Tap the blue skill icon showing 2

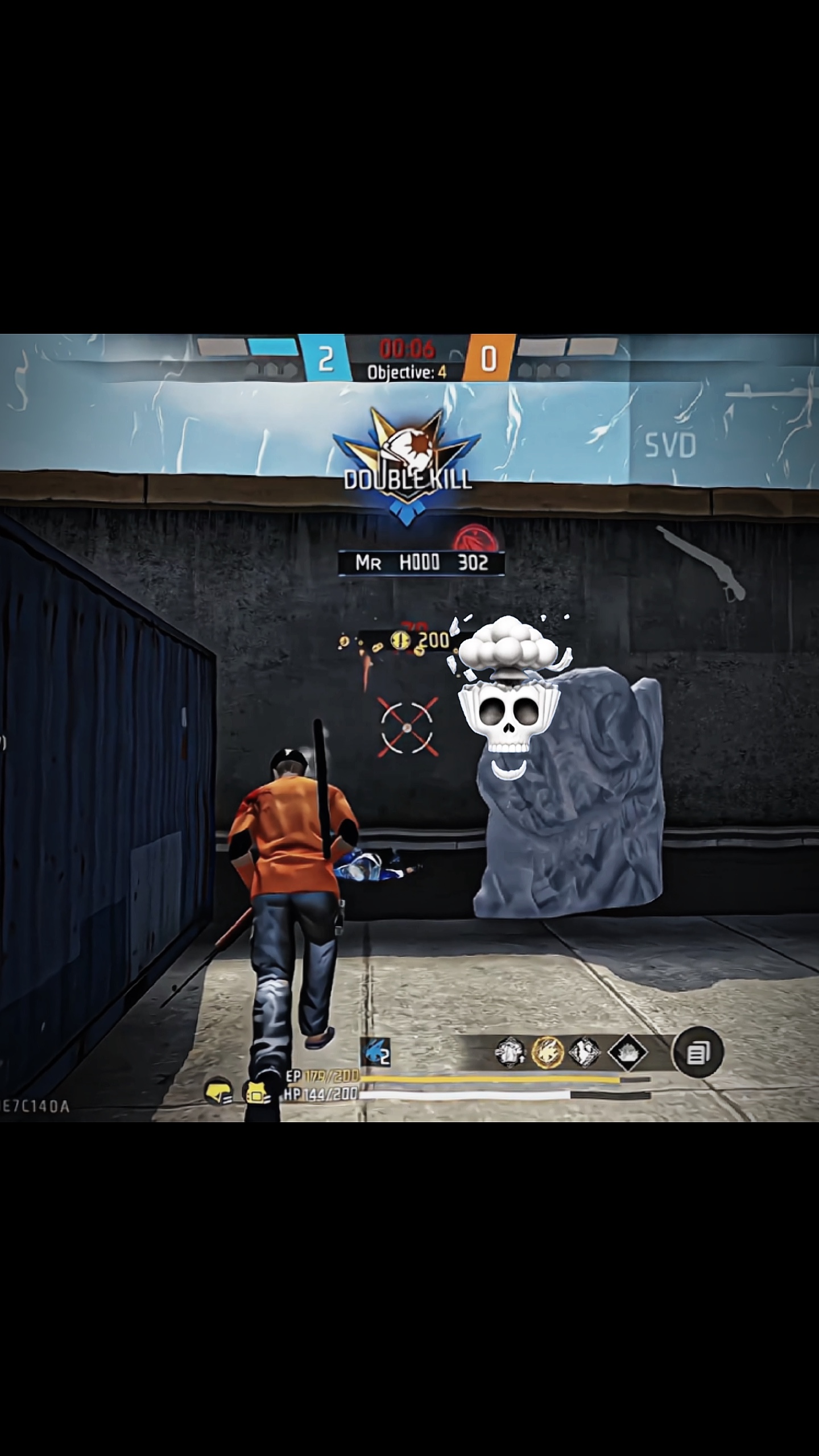point(376,1052)
